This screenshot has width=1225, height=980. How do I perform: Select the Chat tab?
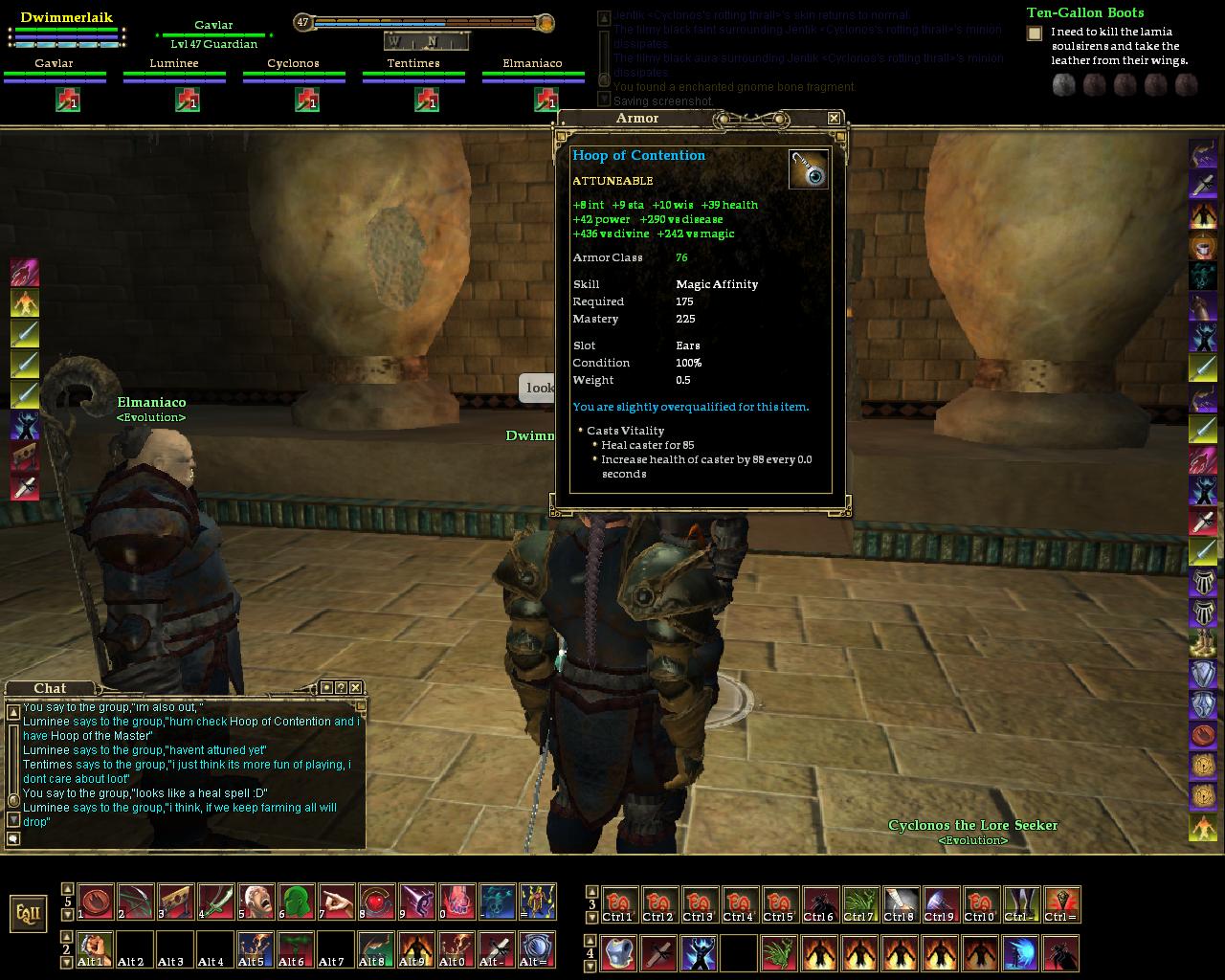(50, 688)
